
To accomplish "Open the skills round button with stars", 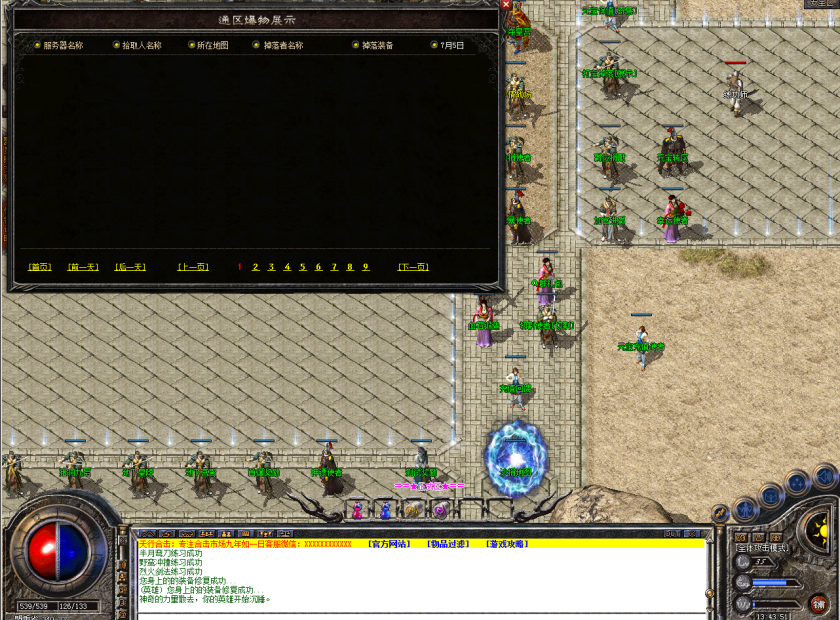I will pyautogui.click(x=797, y=481).
